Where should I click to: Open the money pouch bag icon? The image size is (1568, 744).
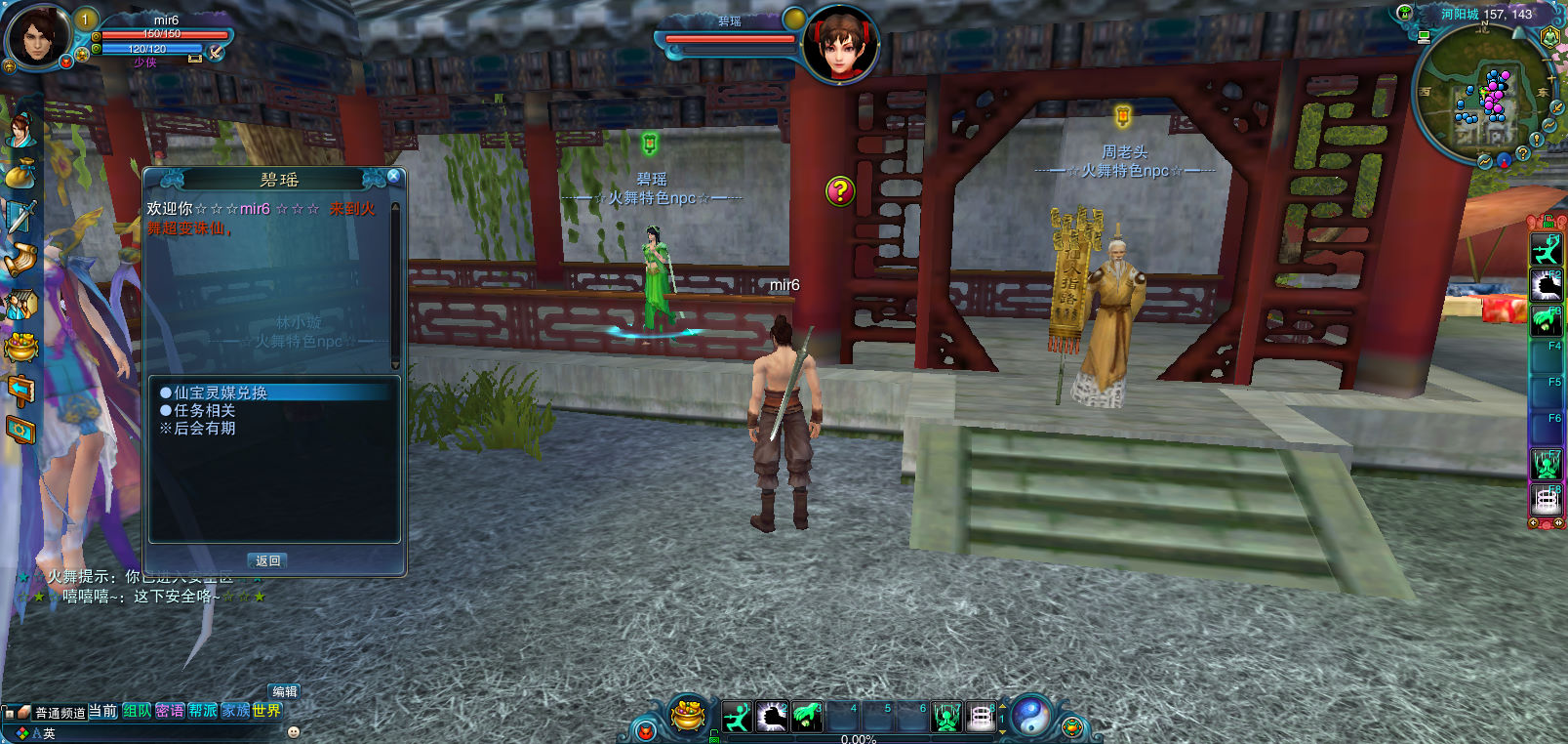[x=20, y=174]
